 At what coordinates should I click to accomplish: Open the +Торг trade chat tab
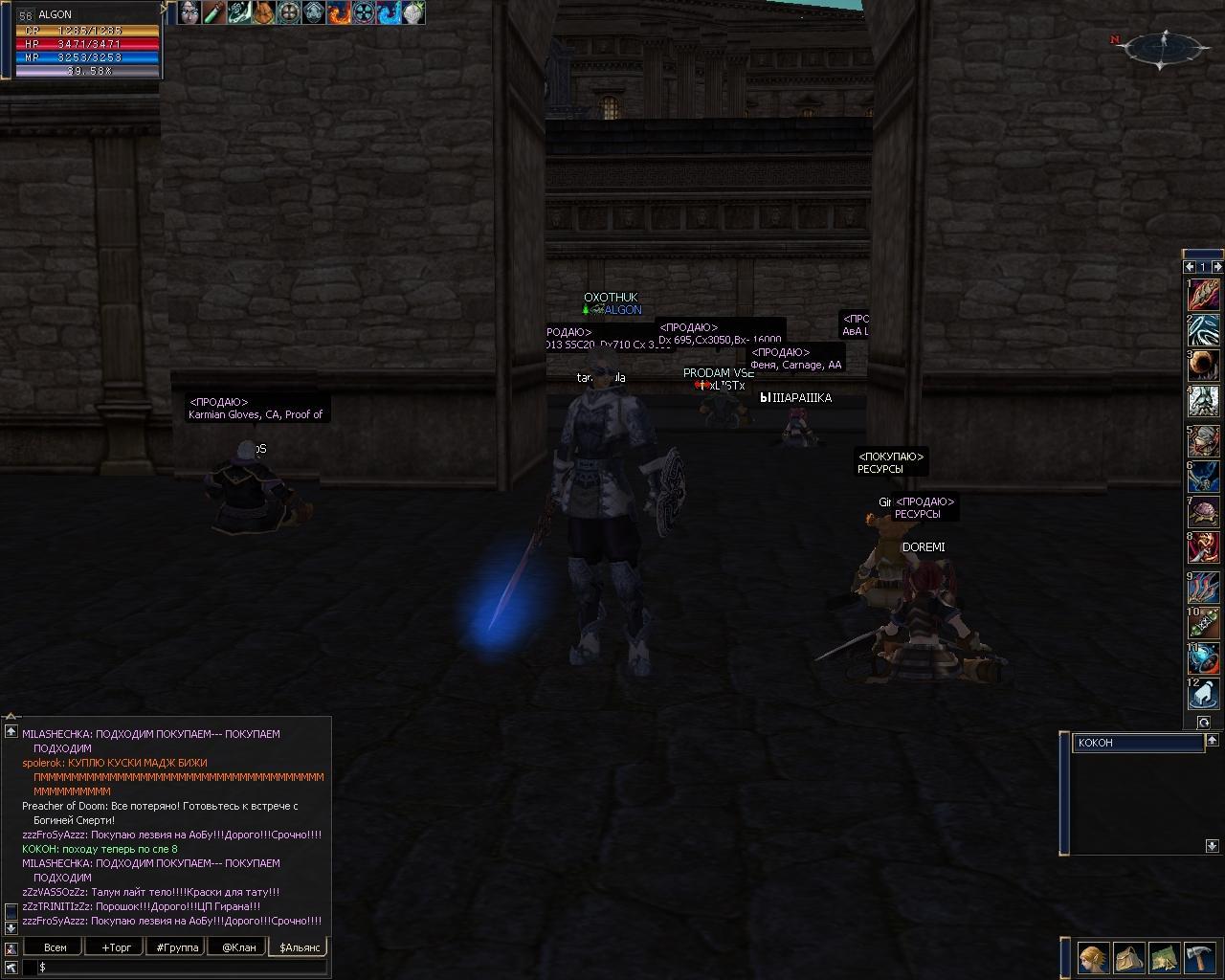point(116,947)
